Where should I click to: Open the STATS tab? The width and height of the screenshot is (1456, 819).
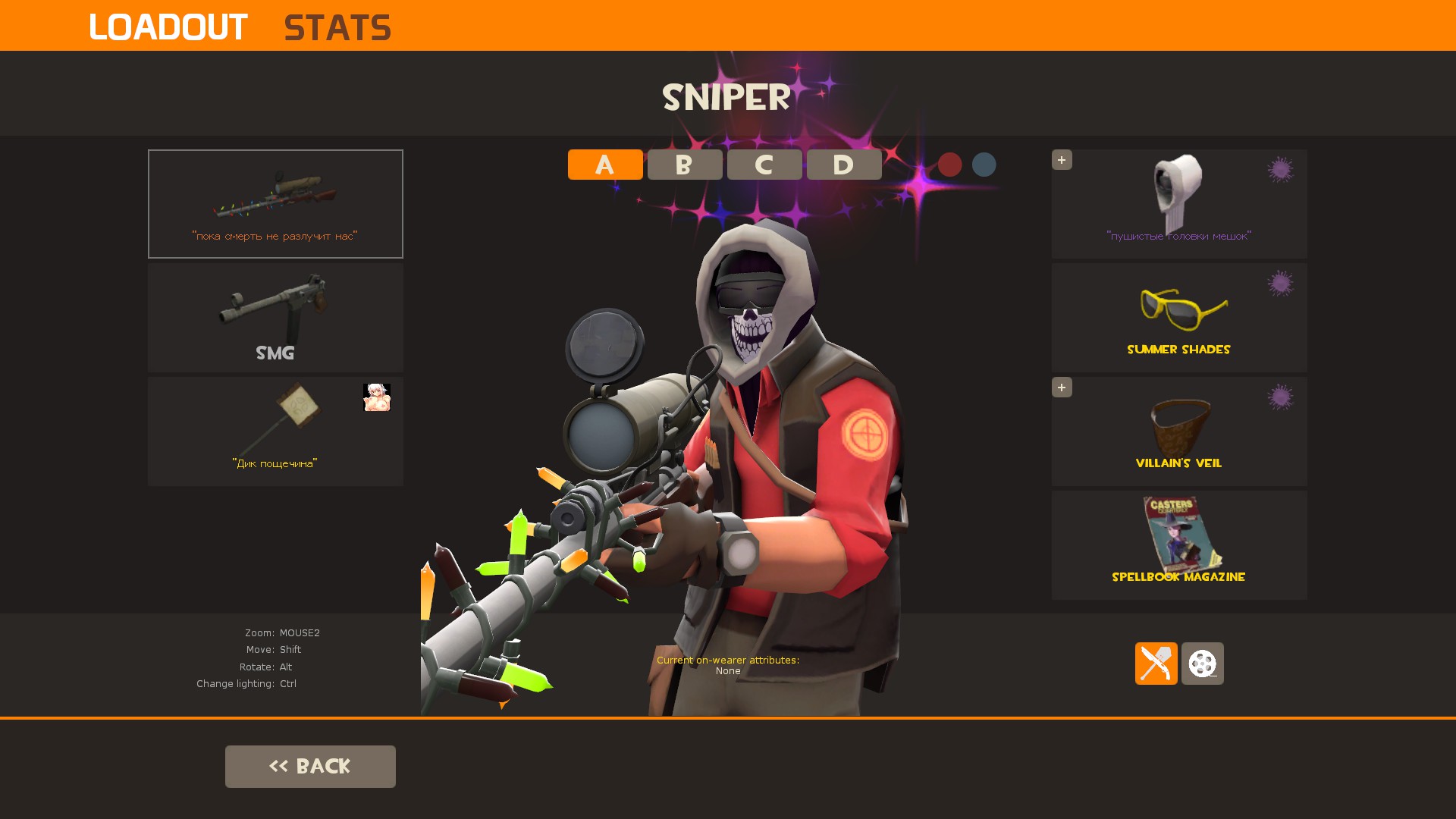click(337, 27)
